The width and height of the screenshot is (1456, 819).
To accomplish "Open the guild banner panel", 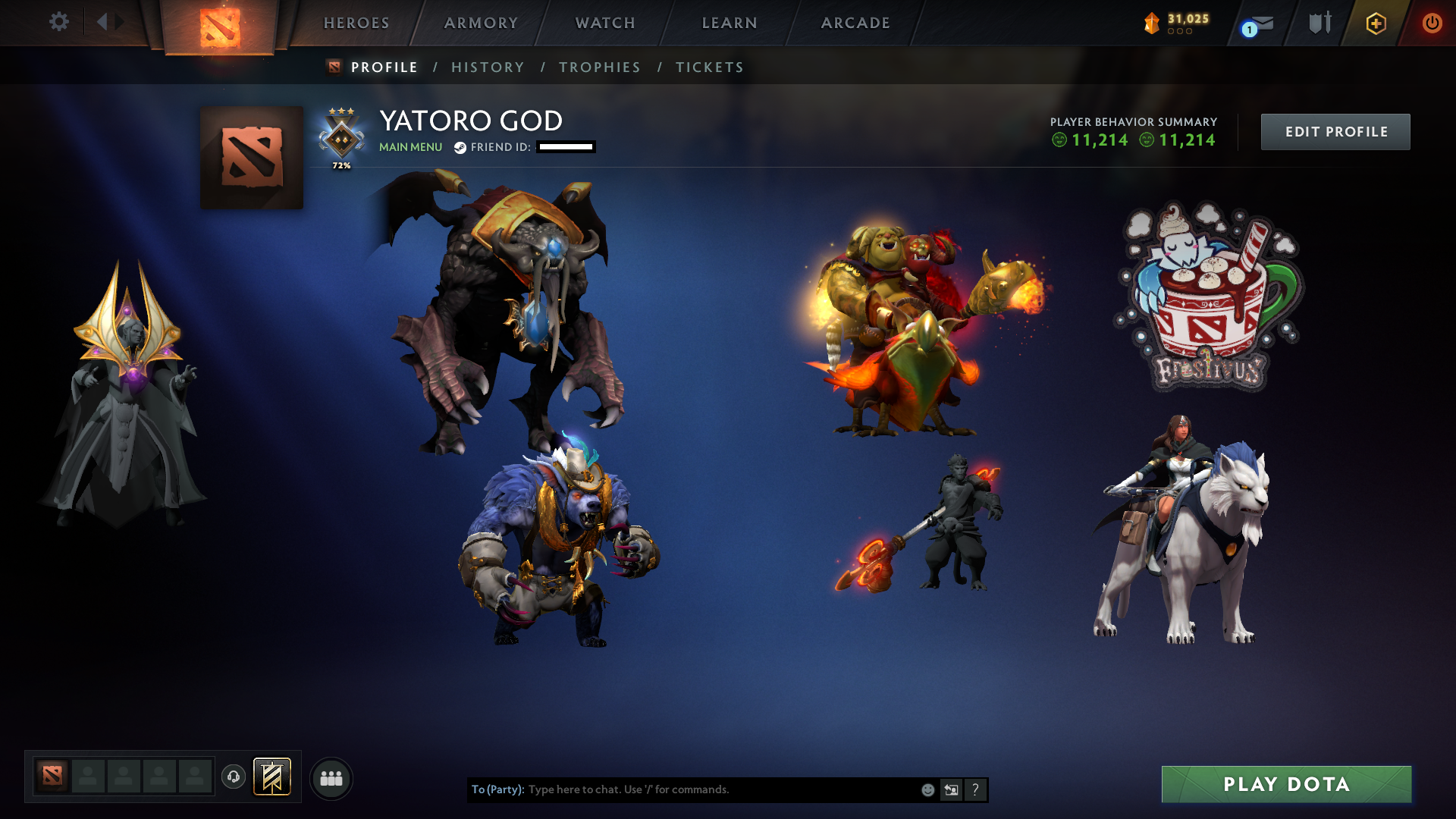I will [275, 777].
